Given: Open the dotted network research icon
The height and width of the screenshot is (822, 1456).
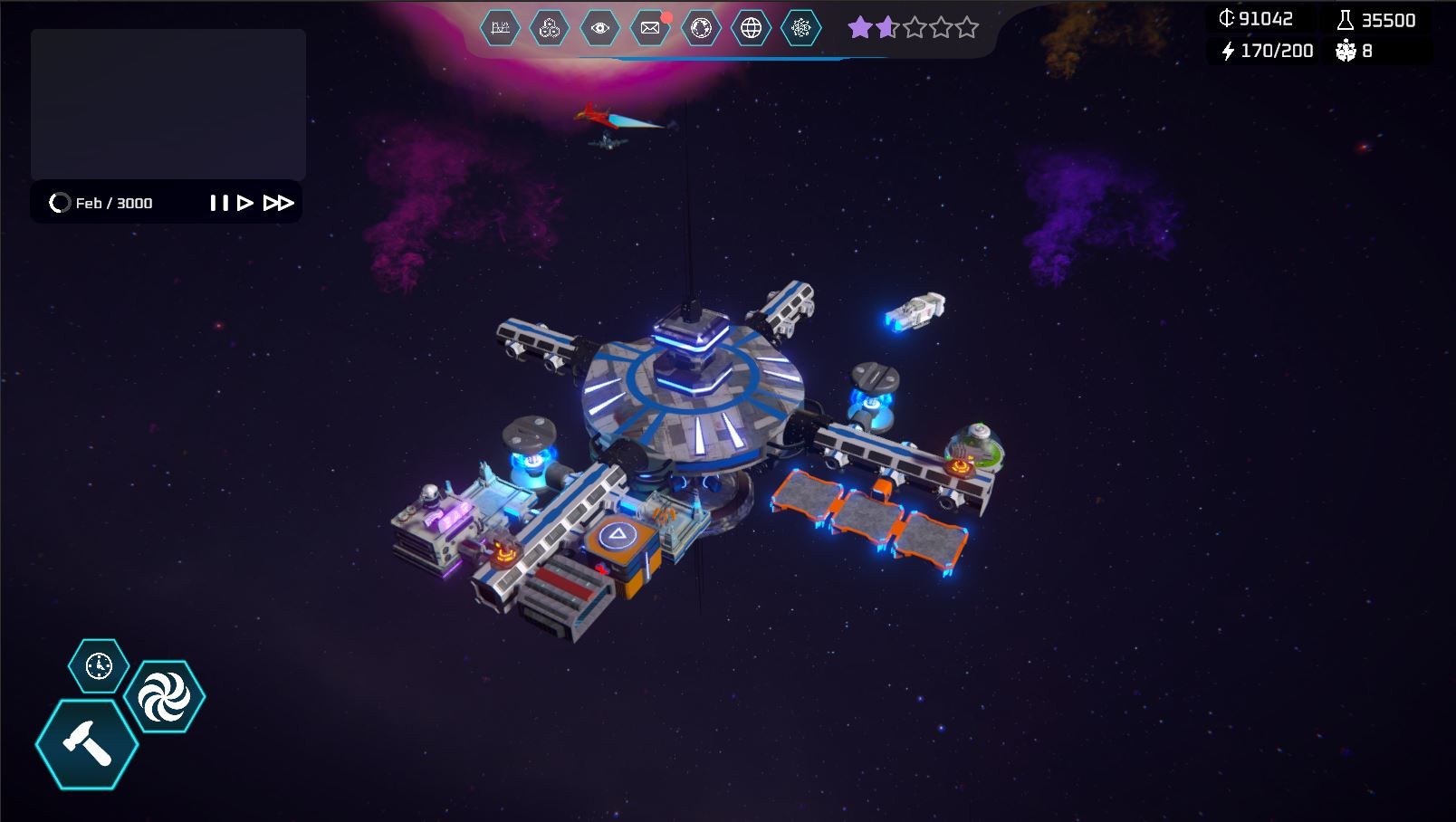Looking at the screenshot, I should click(x=800, y=28).
